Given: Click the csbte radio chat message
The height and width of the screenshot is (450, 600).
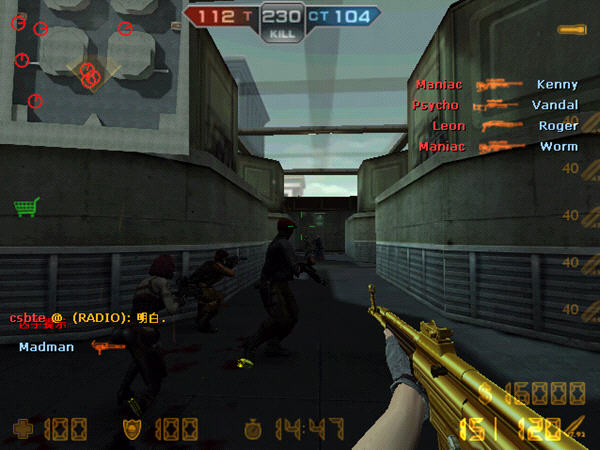Looking at the screenshot, I should 88,317.
